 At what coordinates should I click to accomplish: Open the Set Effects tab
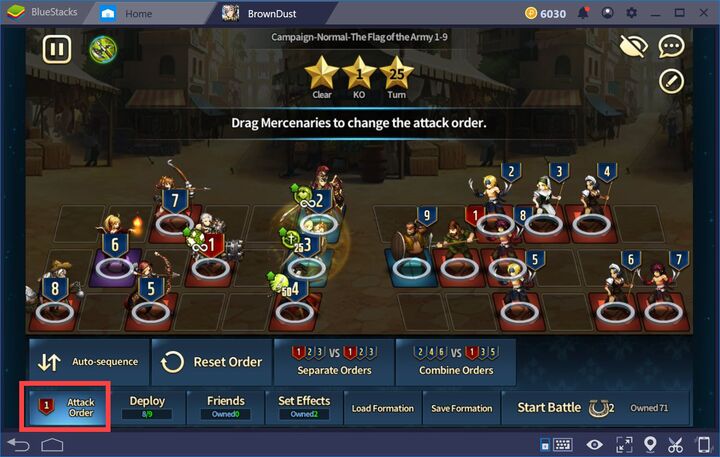pos(303,407)
